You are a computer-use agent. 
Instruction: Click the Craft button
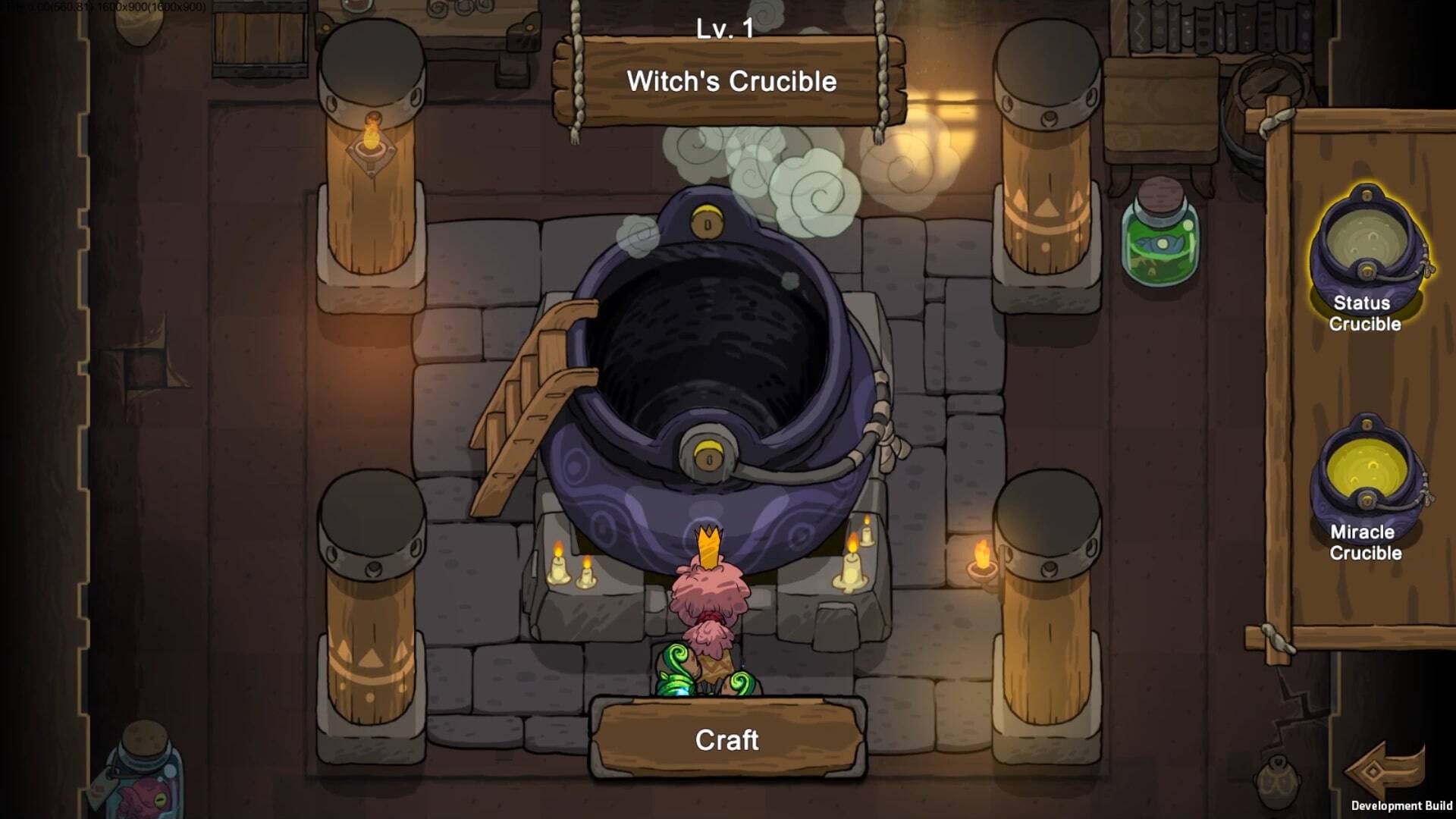tap(727, 739)
